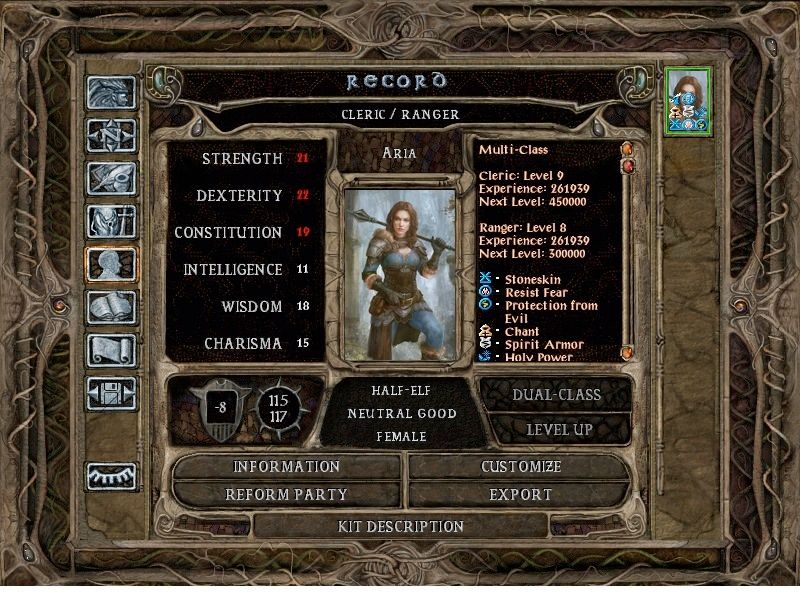
Task: Click the scroll-down arrow of the stats list
Action: (628, 352)
